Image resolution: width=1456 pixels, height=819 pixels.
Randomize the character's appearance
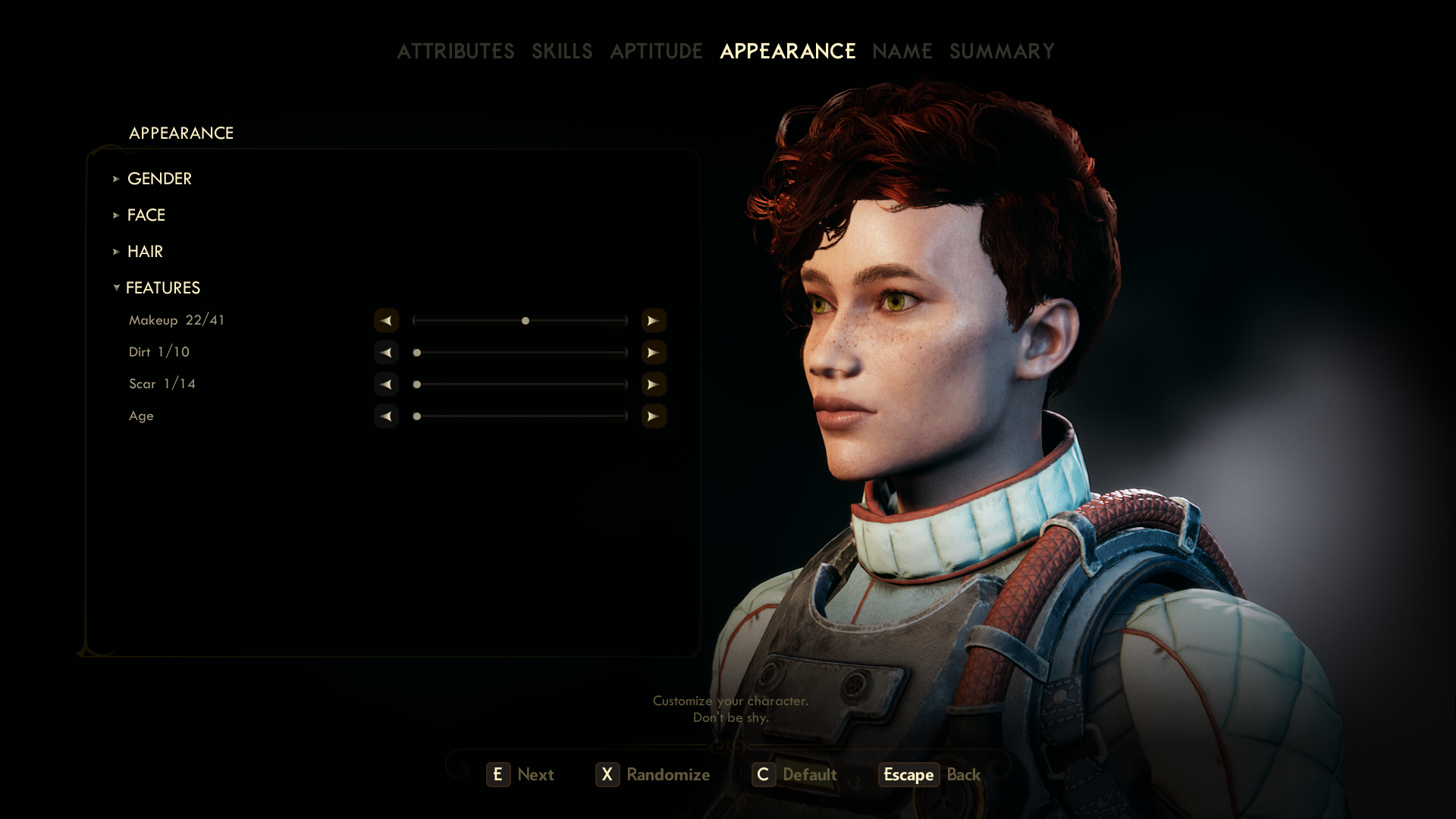[x=653, y=774]
